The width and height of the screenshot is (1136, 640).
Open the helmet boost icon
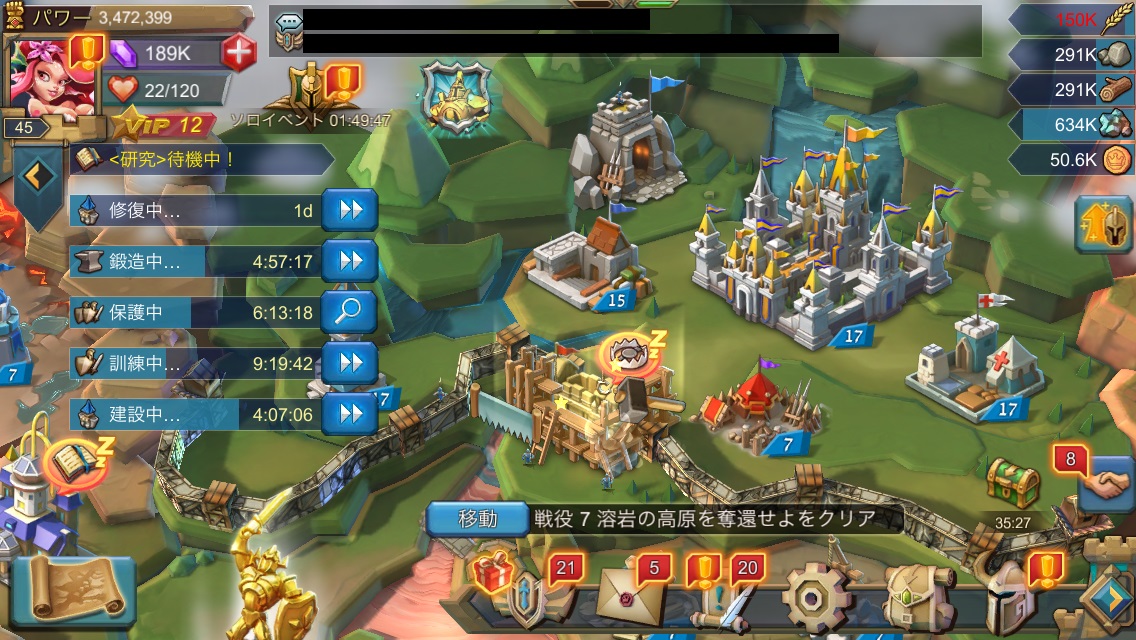click(1103, 224)
